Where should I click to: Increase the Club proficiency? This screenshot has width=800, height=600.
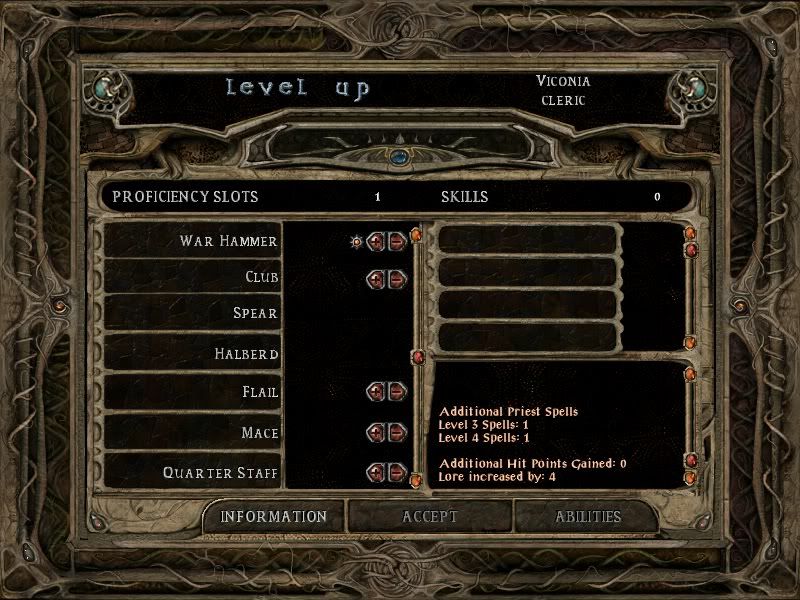click(x=377, y=278)
